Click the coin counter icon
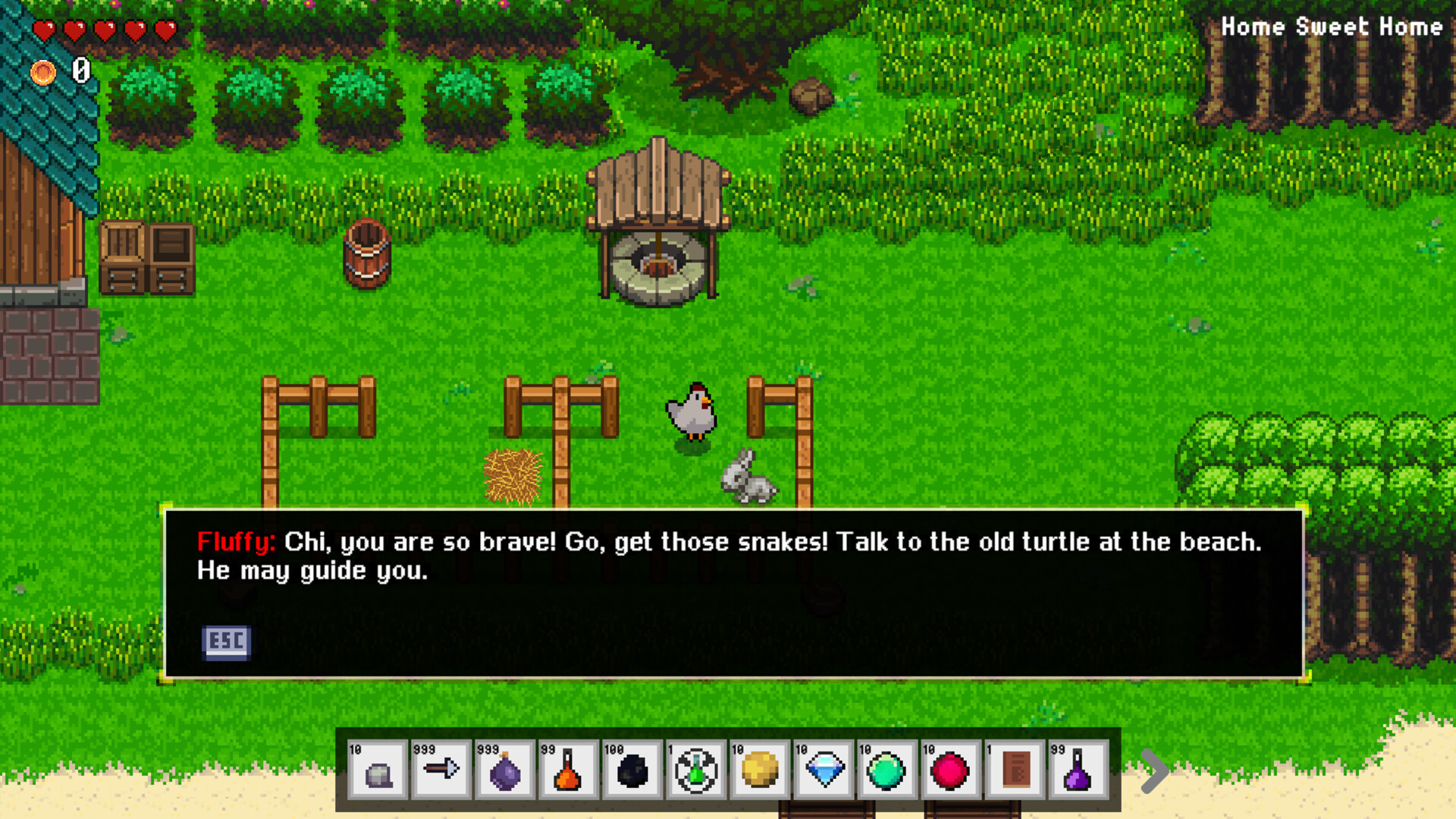Image resolution: width=1456 pixels, height=819 pixels. tap(43, 73)
